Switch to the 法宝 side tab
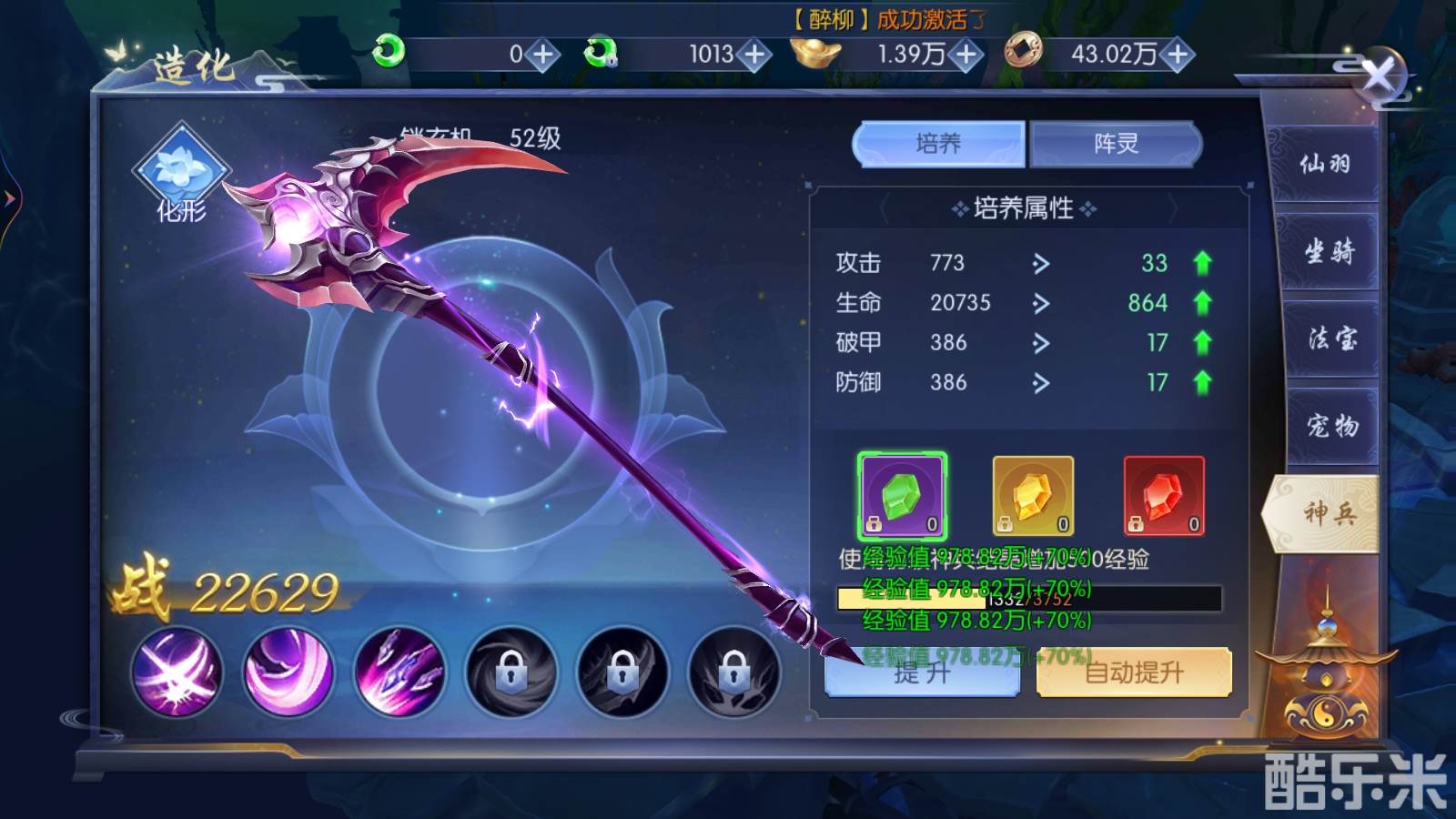This screenshot has width=1456, height=819. pyautogui.click(x=1331, y=339)
